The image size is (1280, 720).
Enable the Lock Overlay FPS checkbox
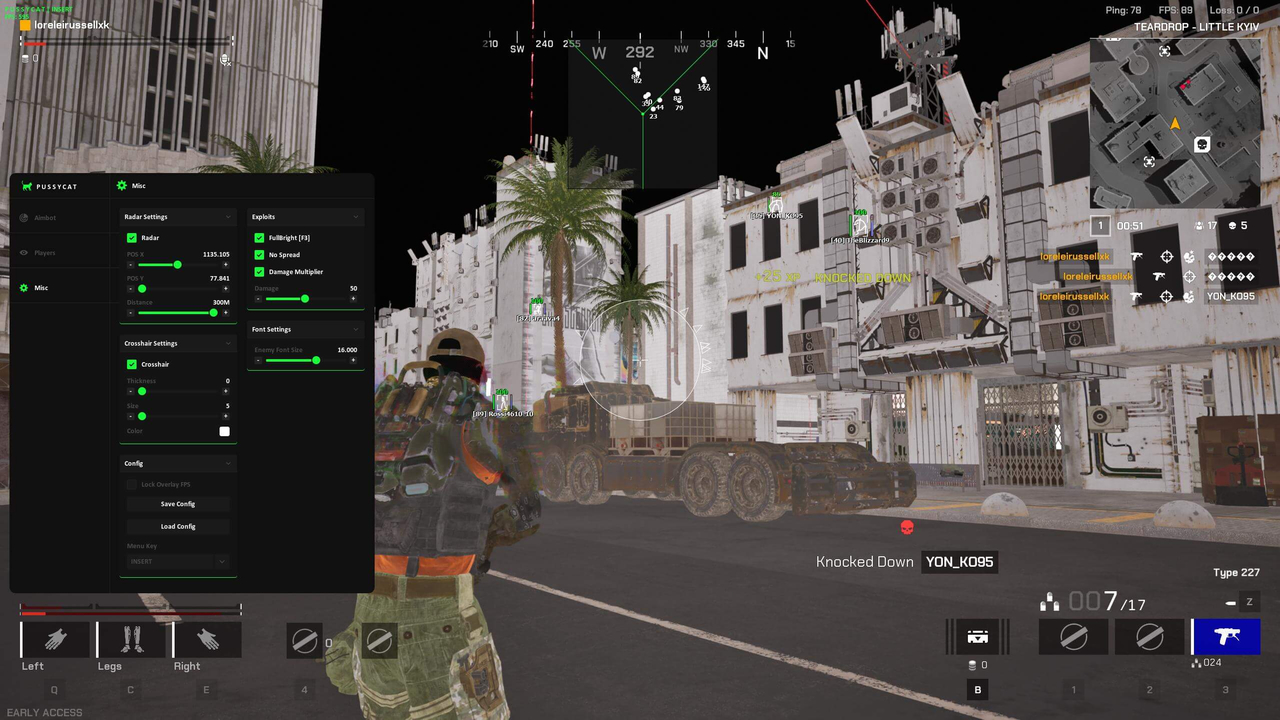click(x=132, y=484)
